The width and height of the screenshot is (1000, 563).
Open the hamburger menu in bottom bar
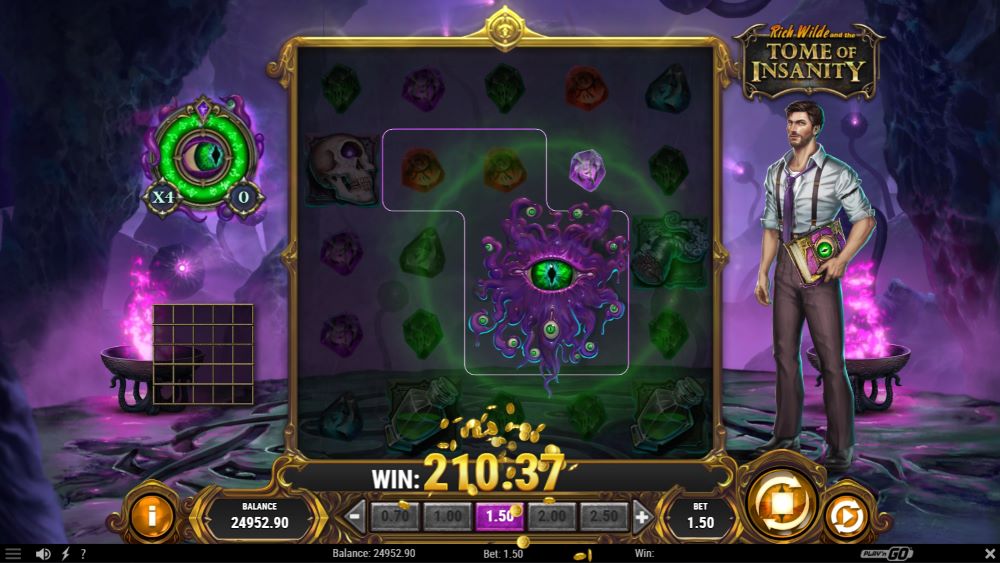[13, 553]
